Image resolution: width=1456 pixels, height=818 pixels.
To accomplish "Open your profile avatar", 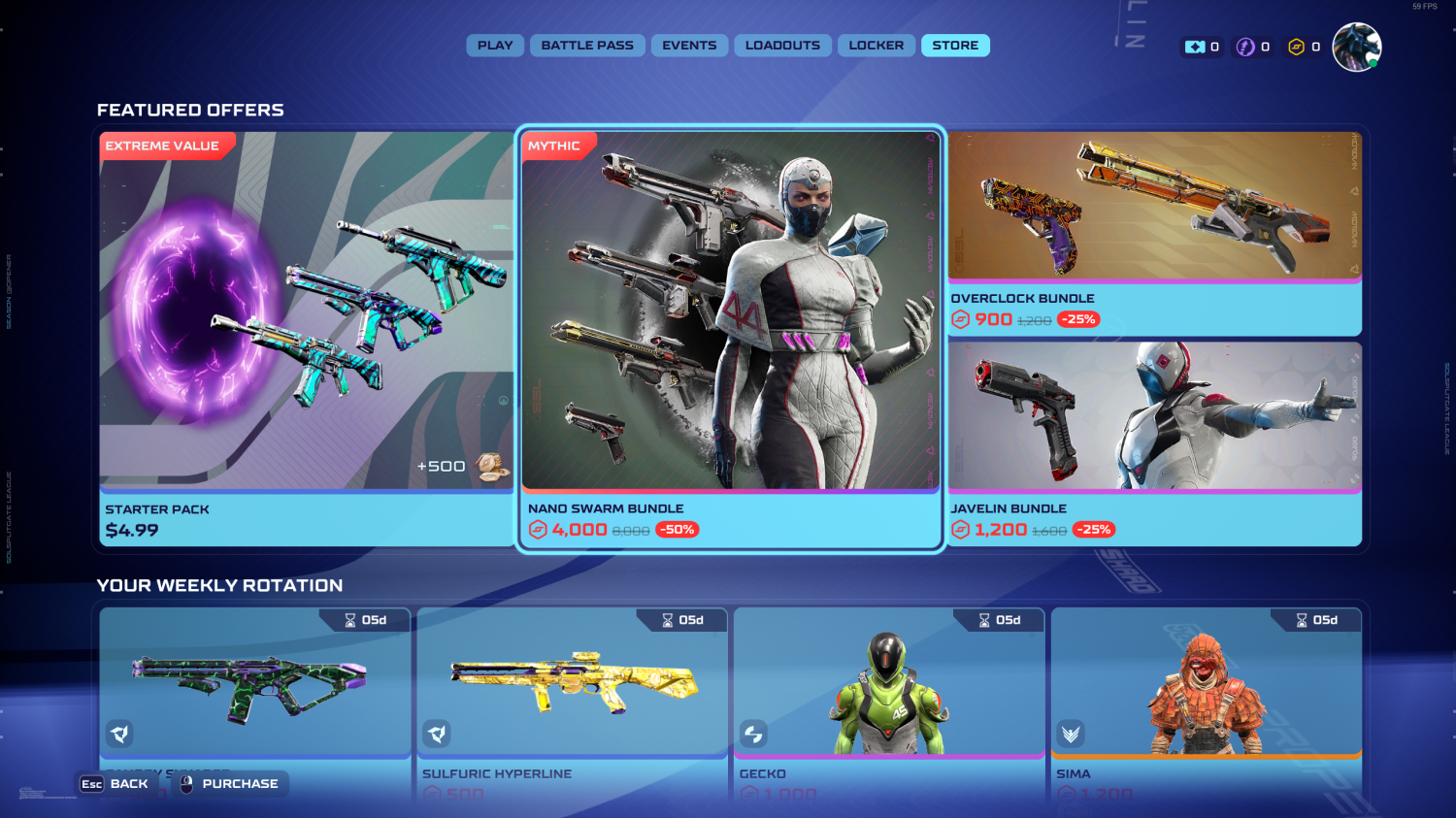I will (x=1356, y=45).
